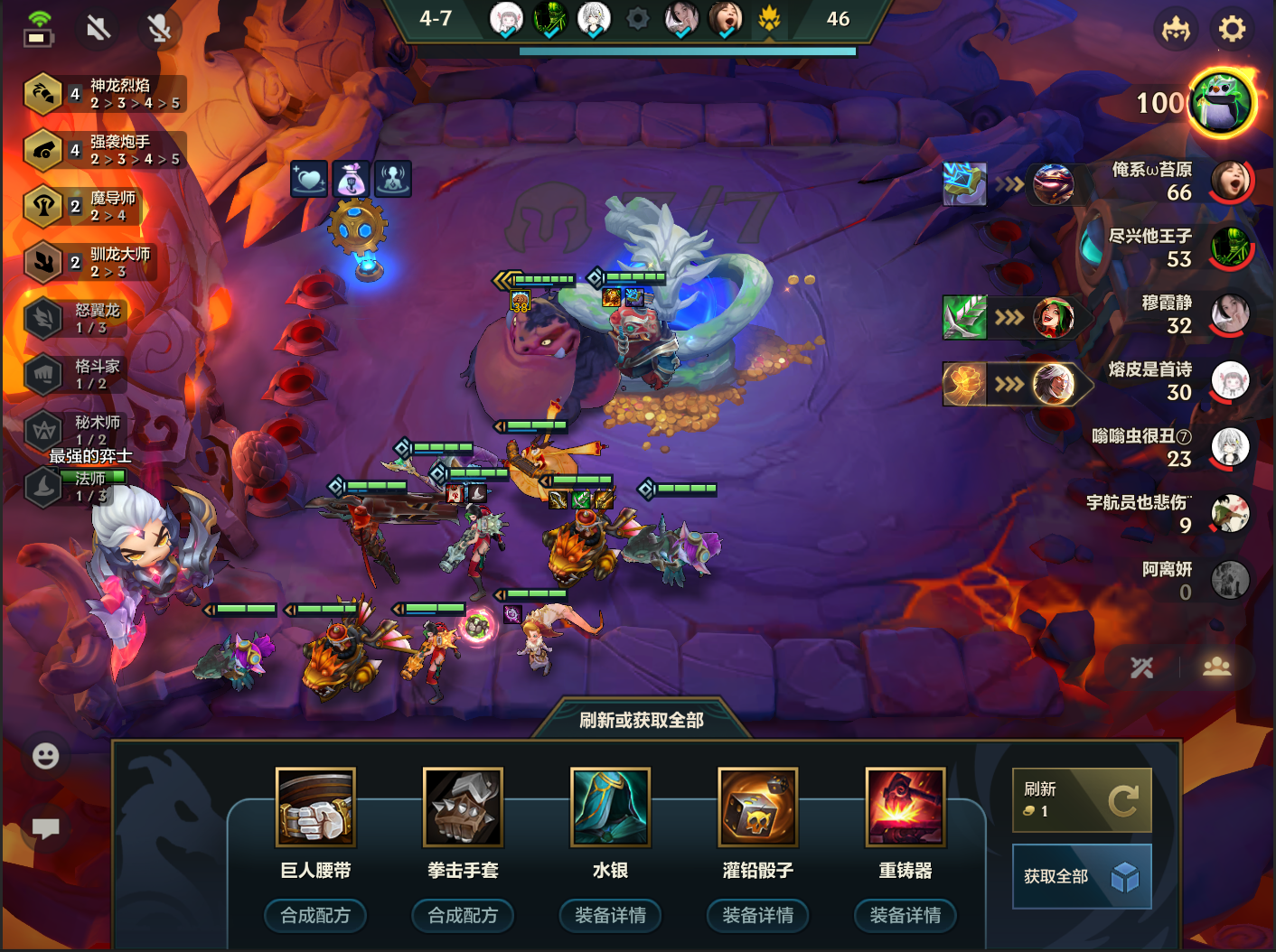The width and height of the screenshot is (1276, 952).
Task: Click the circular refresh arrow in the shop
Action: pyautogui.click(x=1123, y=798)
